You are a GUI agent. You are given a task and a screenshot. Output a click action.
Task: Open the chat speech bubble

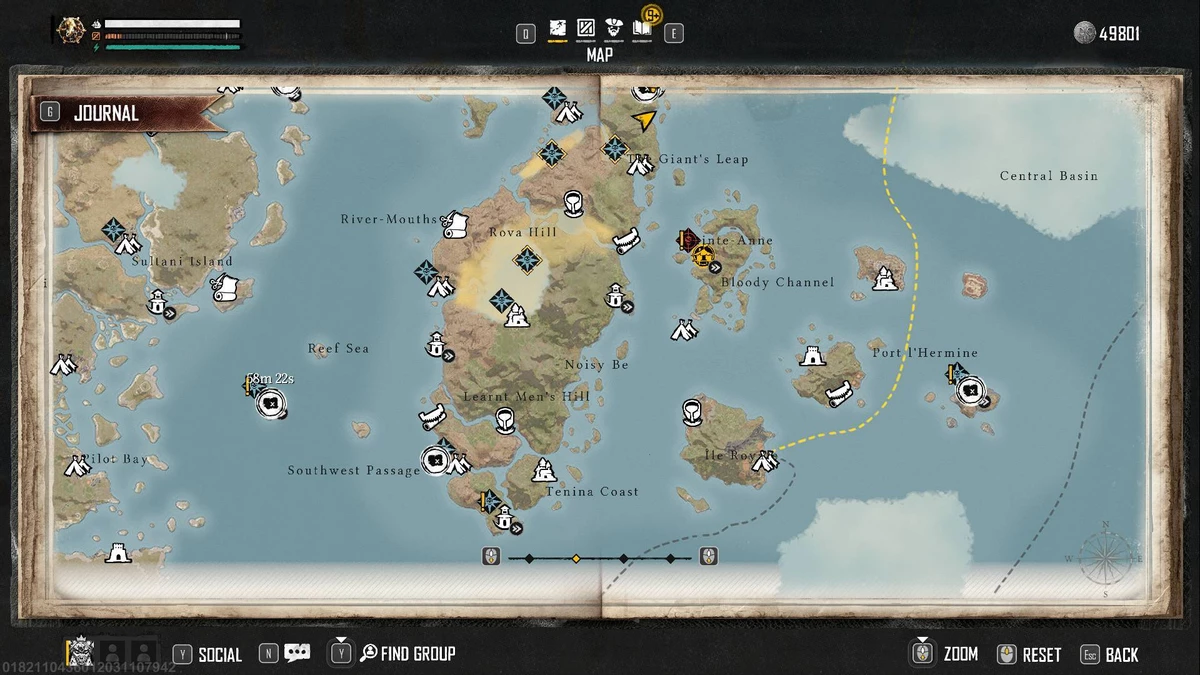pyautogui.click(x=297, y=654)
